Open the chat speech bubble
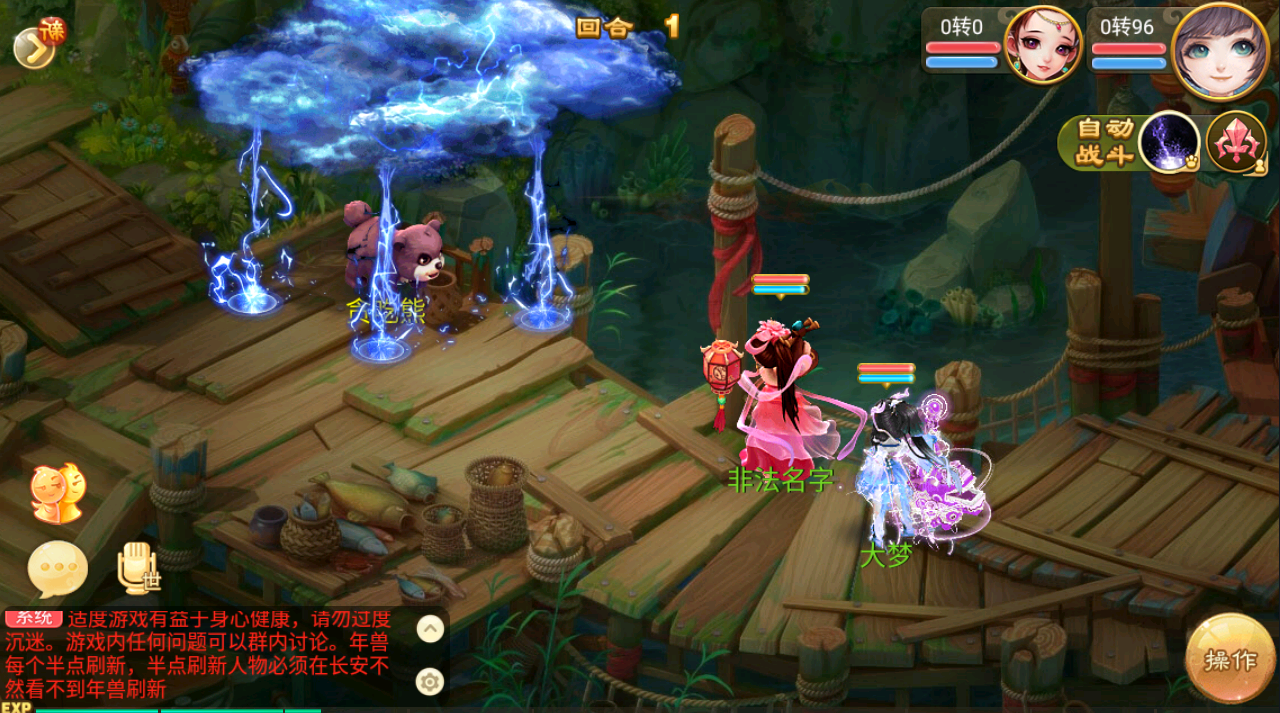Viewport: 1280px width, 713px height. (x=57, y=568)
